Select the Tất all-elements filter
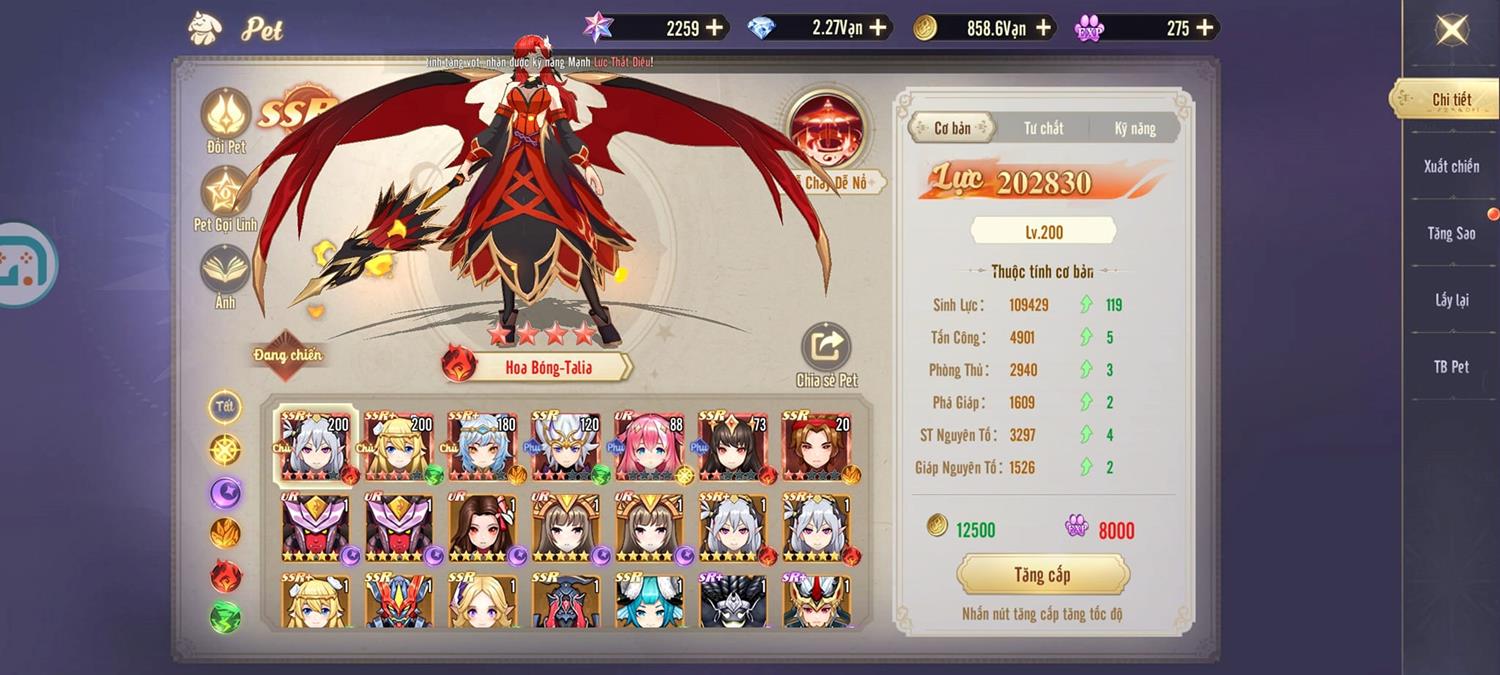1500x675 pixels. [225, 406]
